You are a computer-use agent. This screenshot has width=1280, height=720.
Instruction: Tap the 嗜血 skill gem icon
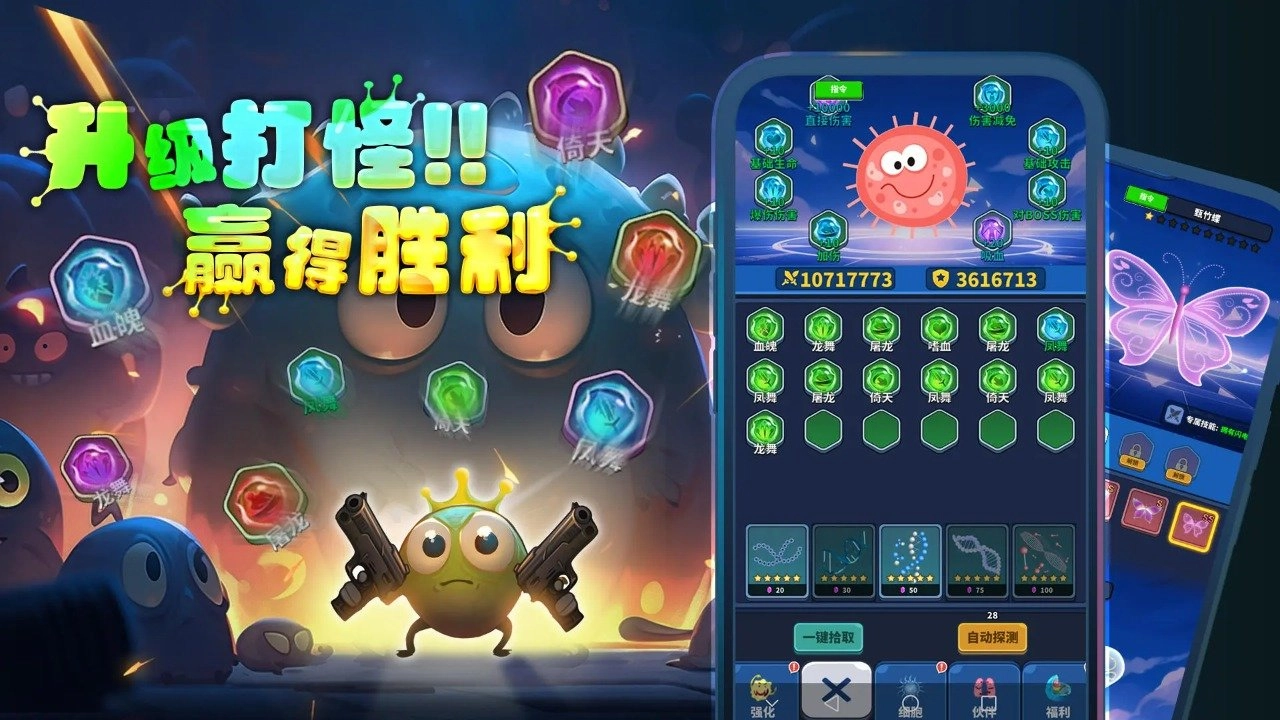940,328
